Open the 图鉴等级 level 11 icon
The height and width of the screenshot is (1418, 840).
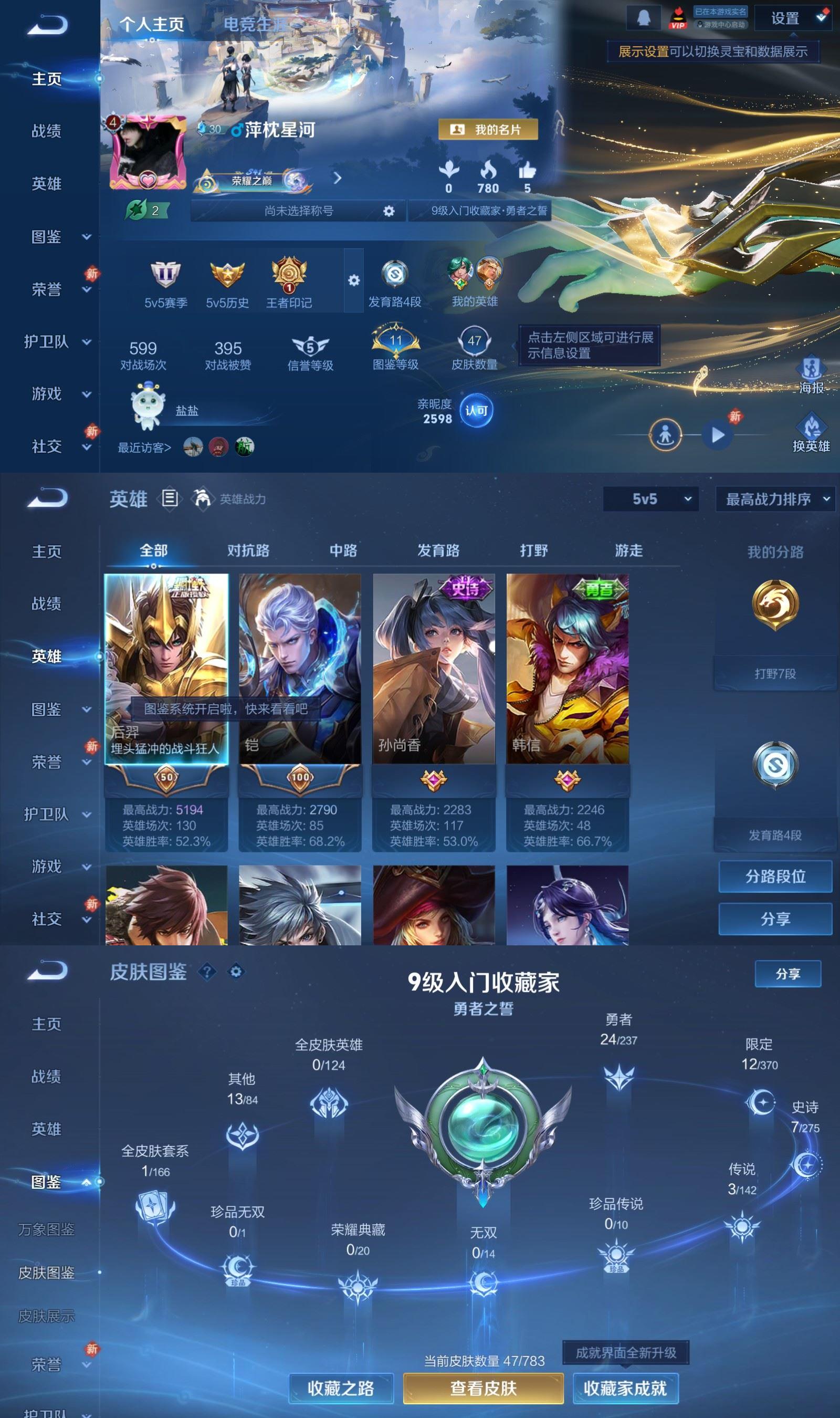(396, 342)
